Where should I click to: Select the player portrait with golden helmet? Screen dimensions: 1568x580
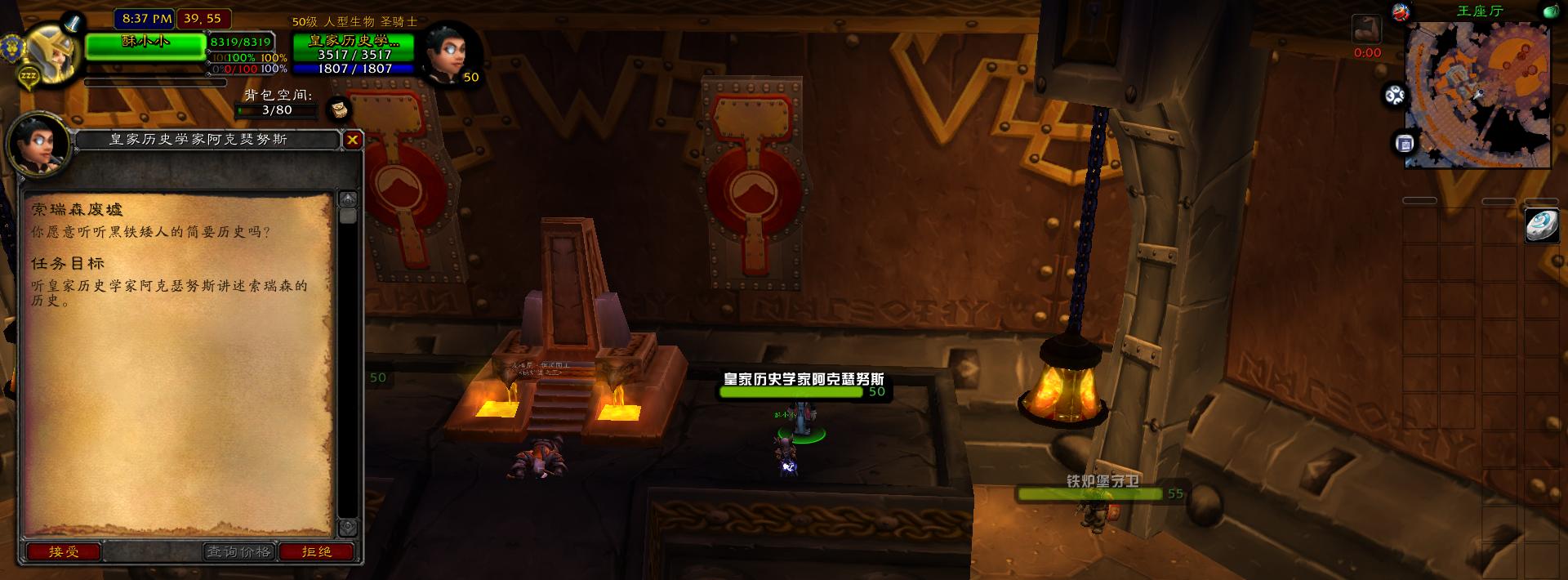click(51, 49)
